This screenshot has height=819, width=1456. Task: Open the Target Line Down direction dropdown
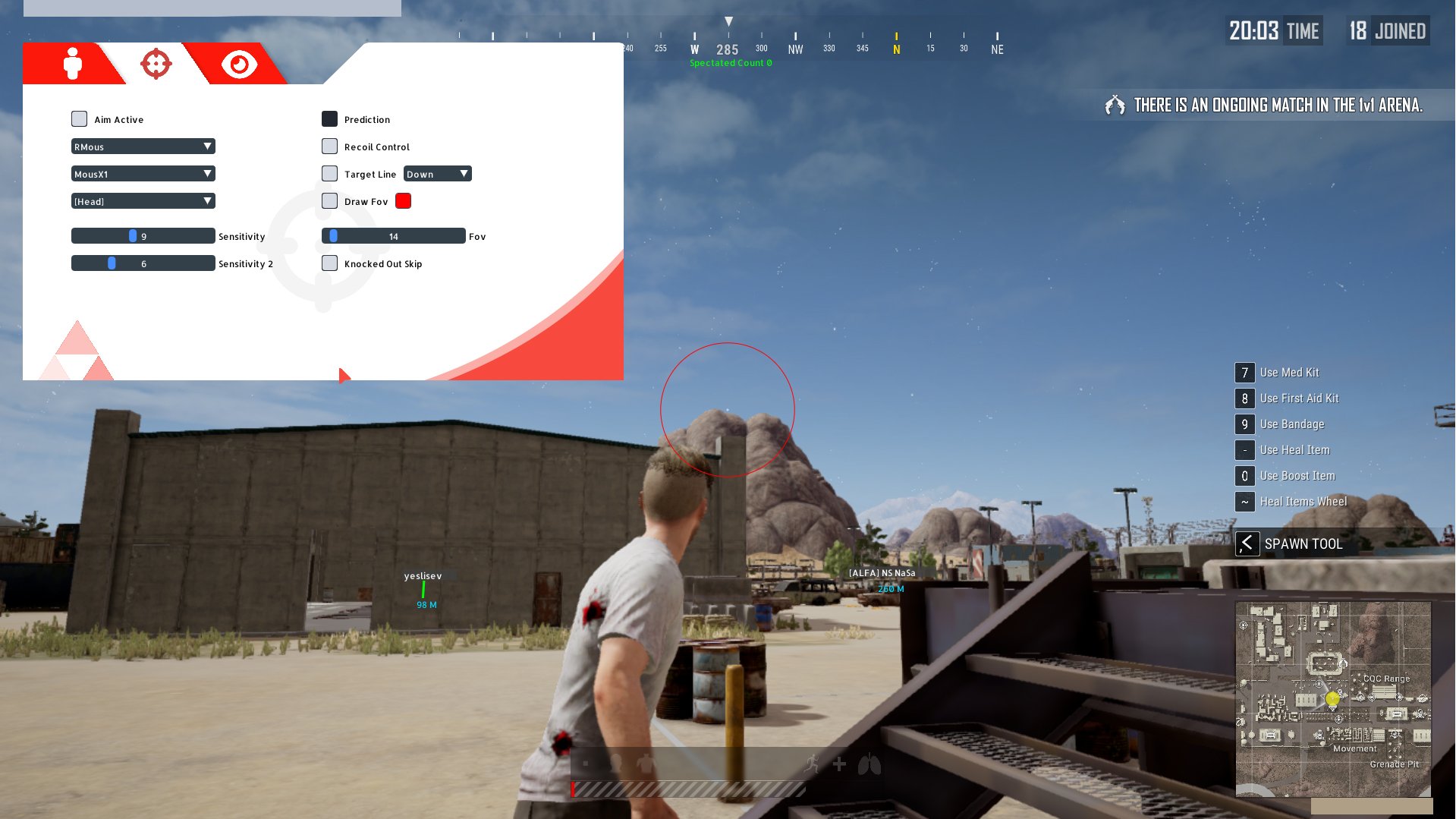[x=438, y=173]
